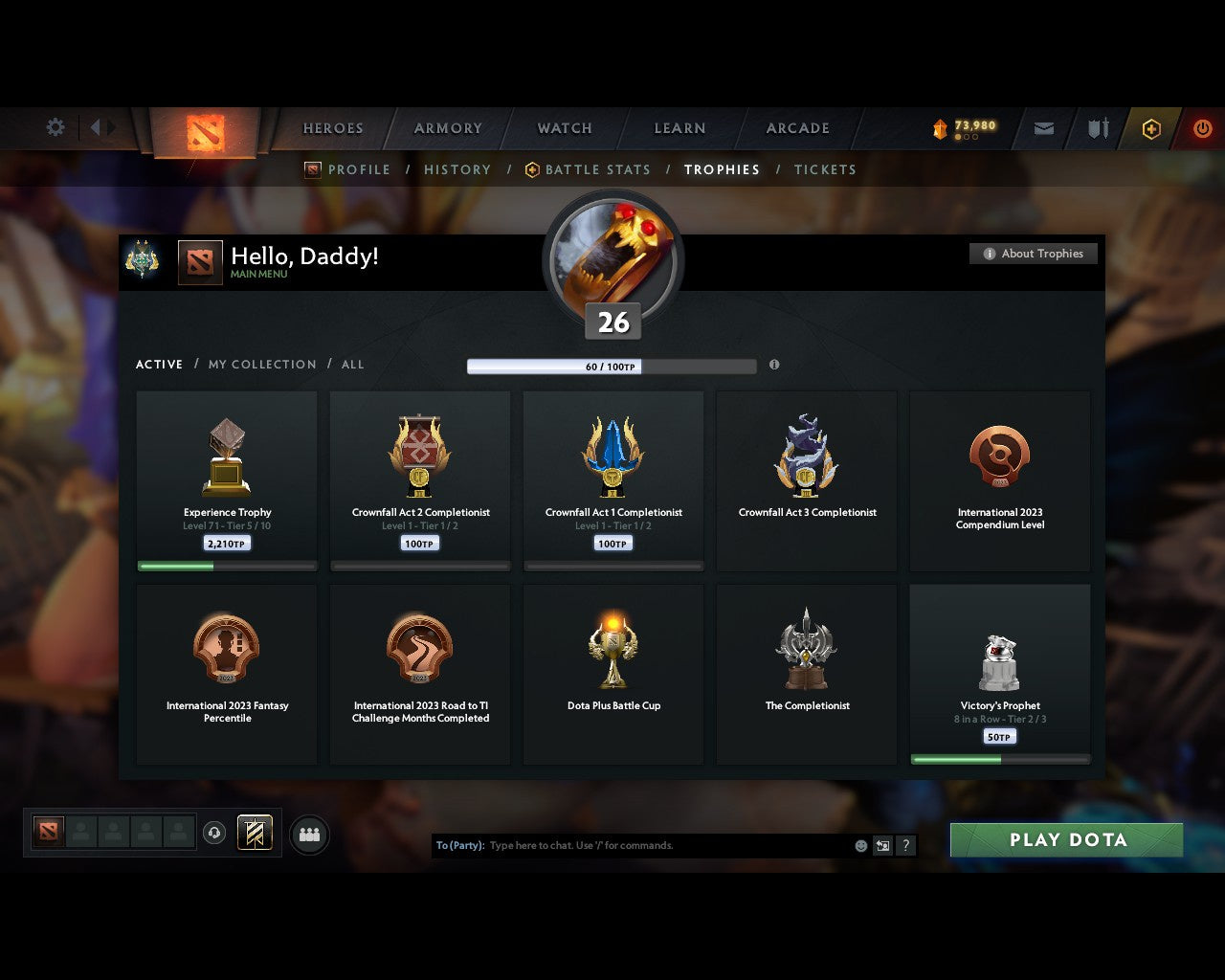The image size is (1225, 980).
Task: Open the BATTLE STATS tab
Action: coord(597,169)
